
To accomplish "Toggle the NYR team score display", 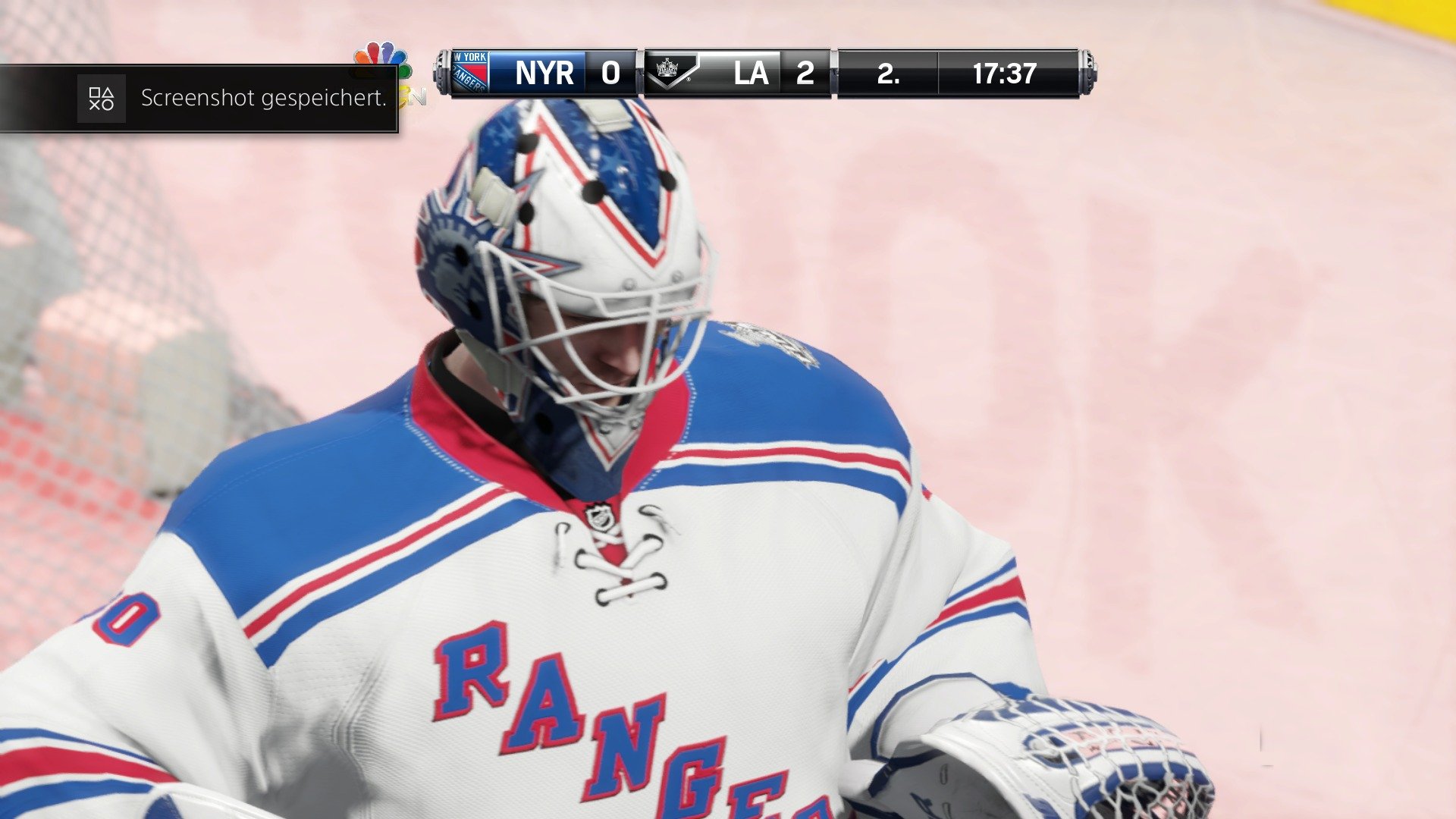I will [610, 74].
